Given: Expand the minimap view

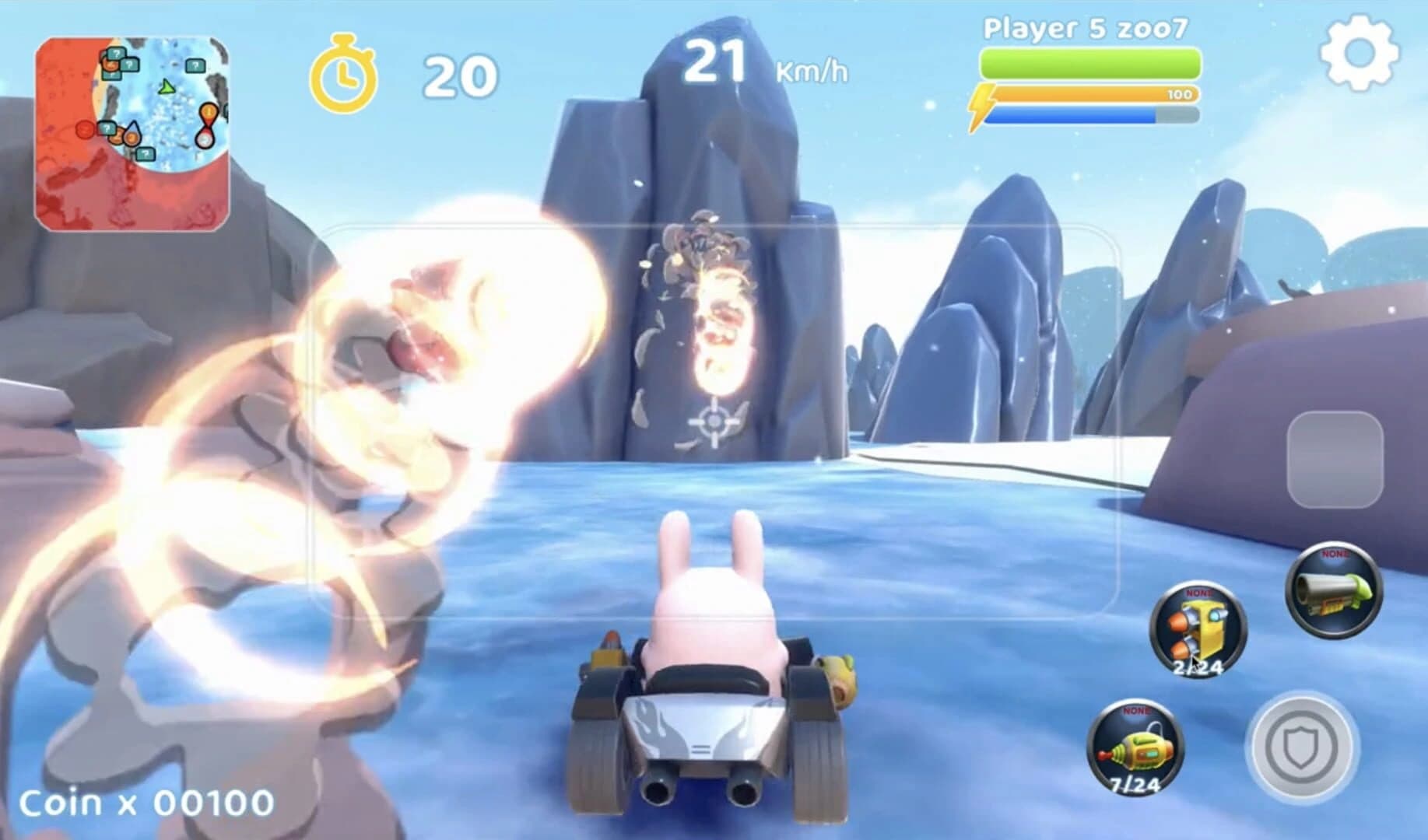Looking at the screenshot, I should (132, 128).
